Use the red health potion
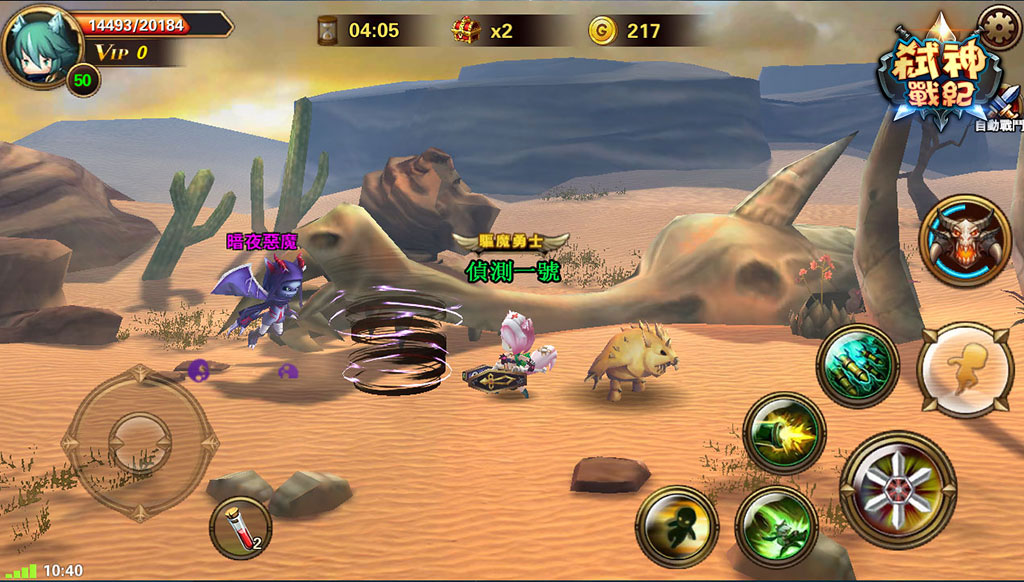The width and height of the screenshot is (1024, 582). (240, 528)
